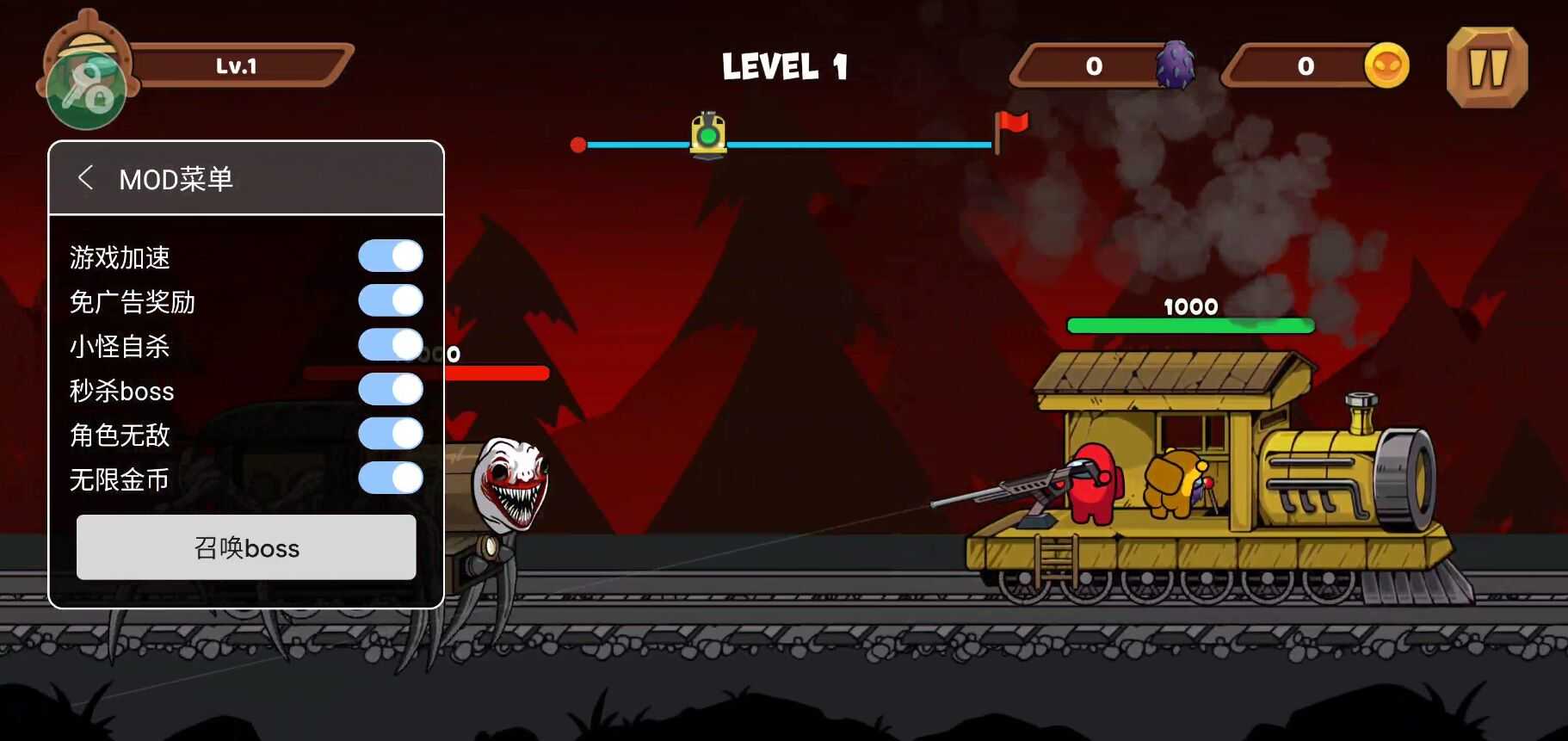Click the 召唤boss button
1568x741 pixels.
coord(246,547)
